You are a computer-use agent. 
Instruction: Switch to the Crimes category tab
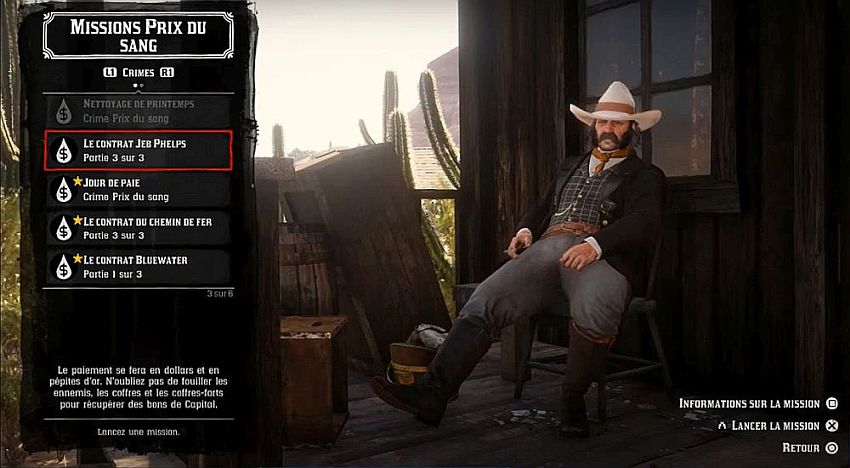coord(138,72)
